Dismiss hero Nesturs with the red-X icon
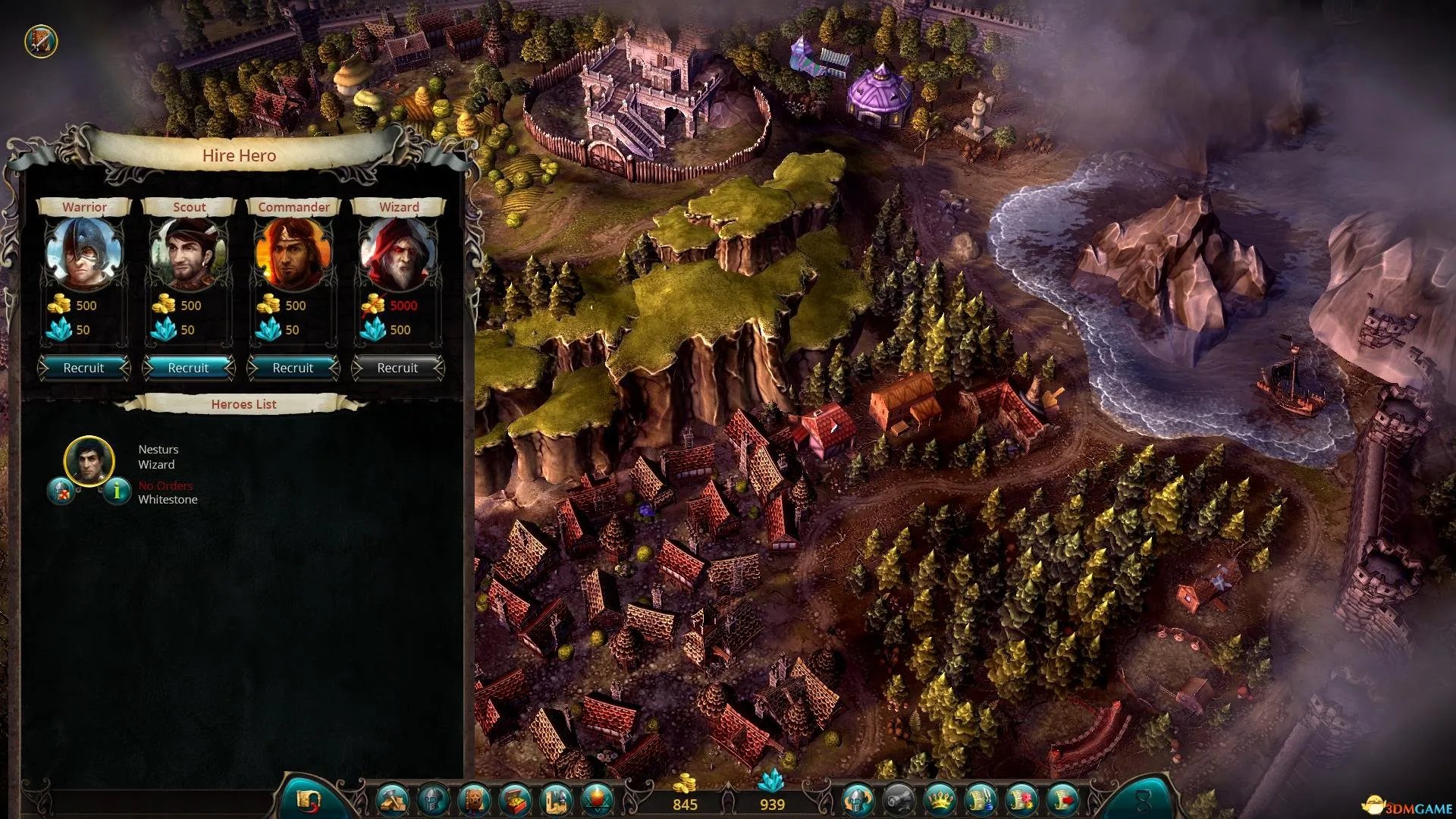This screenshot has height=819, width=1456. 61,491
